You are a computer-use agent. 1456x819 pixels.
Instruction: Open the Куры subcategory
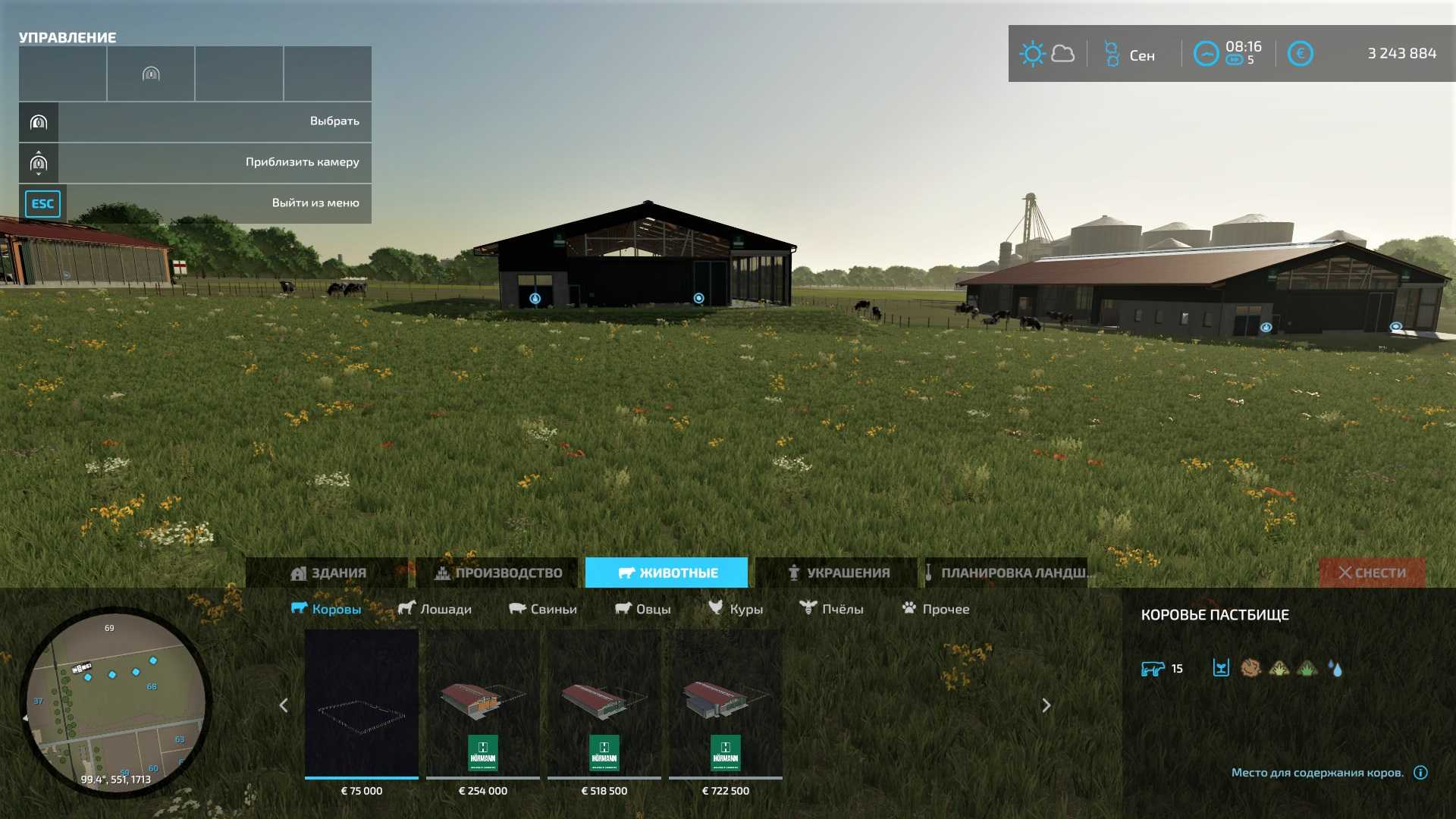(x=735, y=609)
